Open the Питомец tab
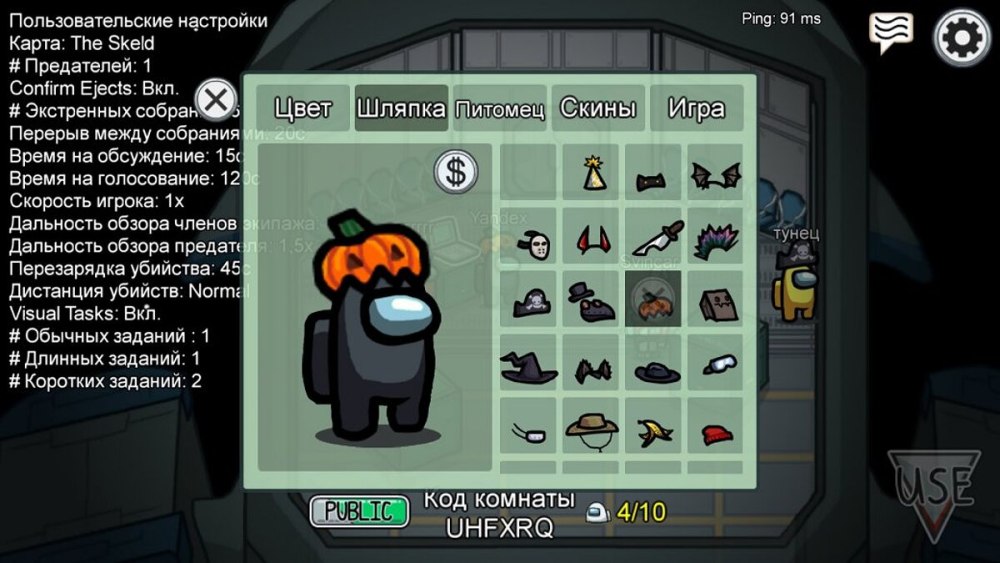 (x=500, y=109)
